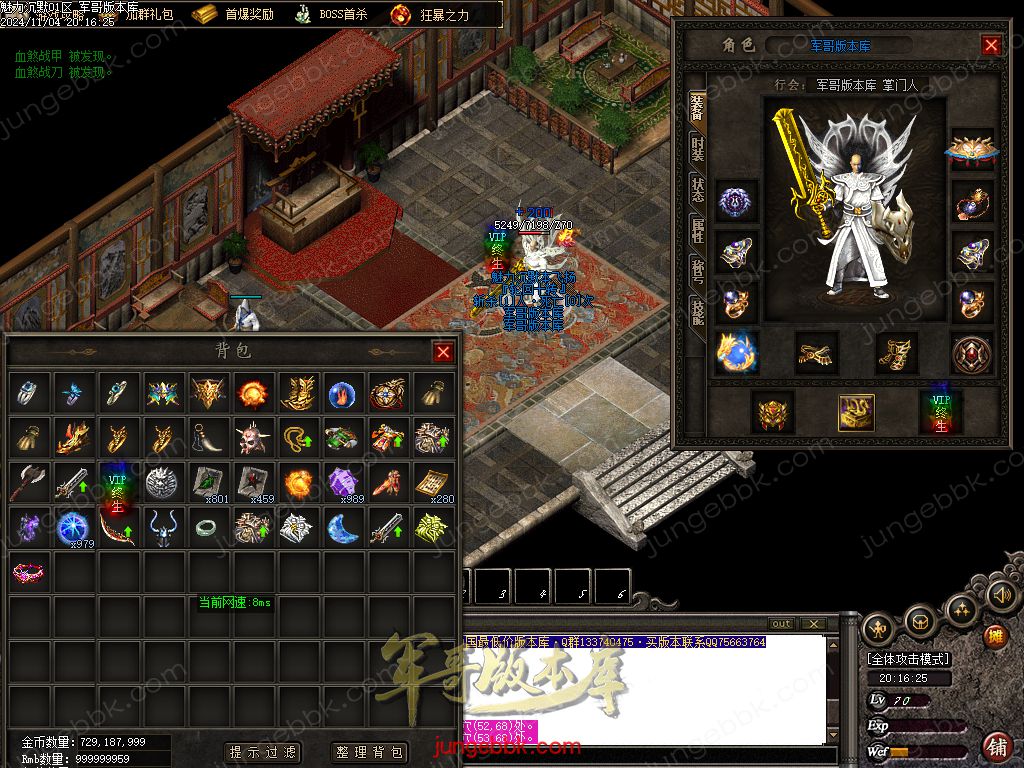The width and height of the screenshot is (1024, 768).
Task: Switch to the 时装 costume tab
Action: pyautogui.click(x=697, y=150)
